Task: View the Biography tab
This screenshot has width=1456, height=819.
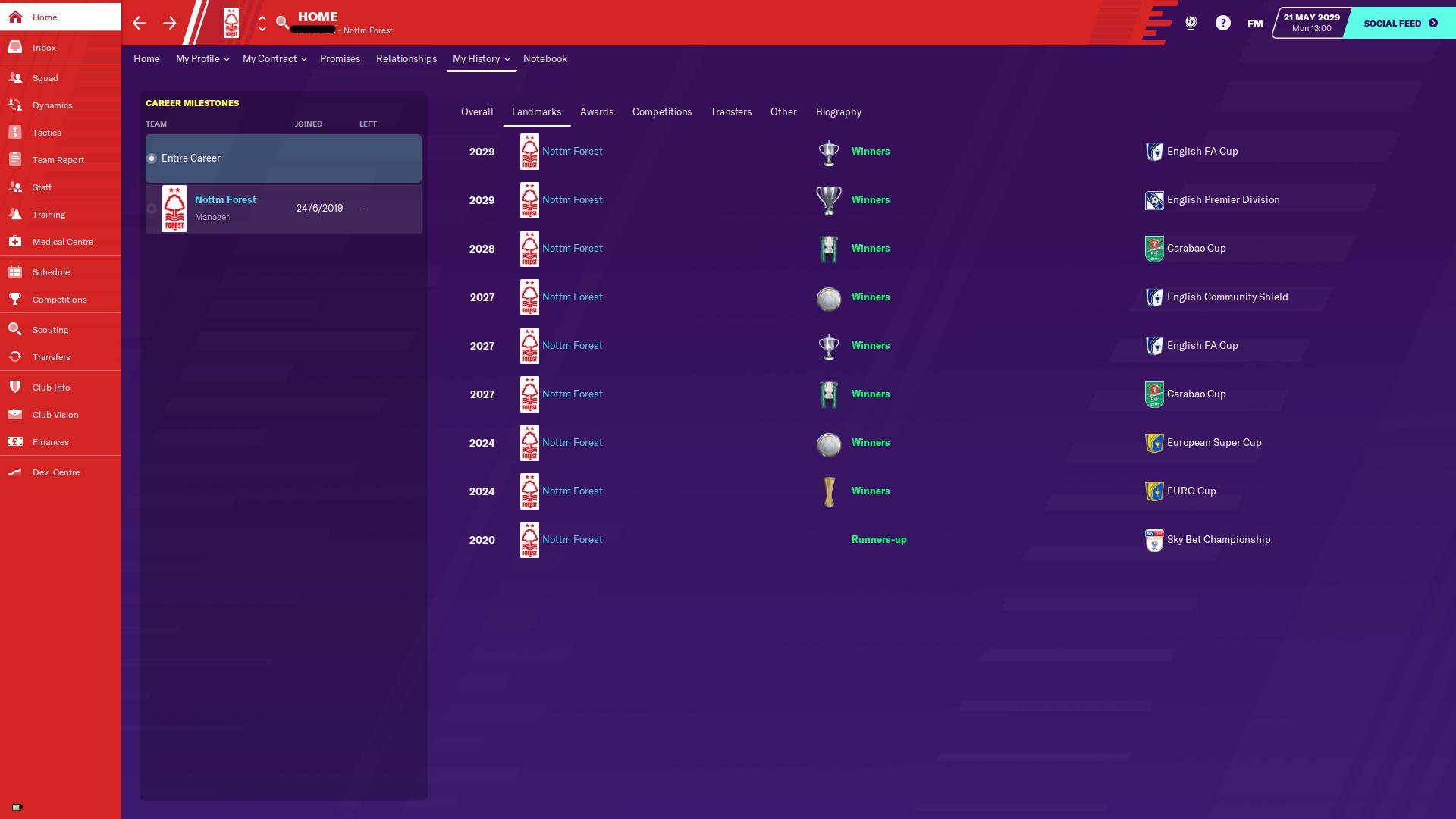Action: tap(838, 112)
